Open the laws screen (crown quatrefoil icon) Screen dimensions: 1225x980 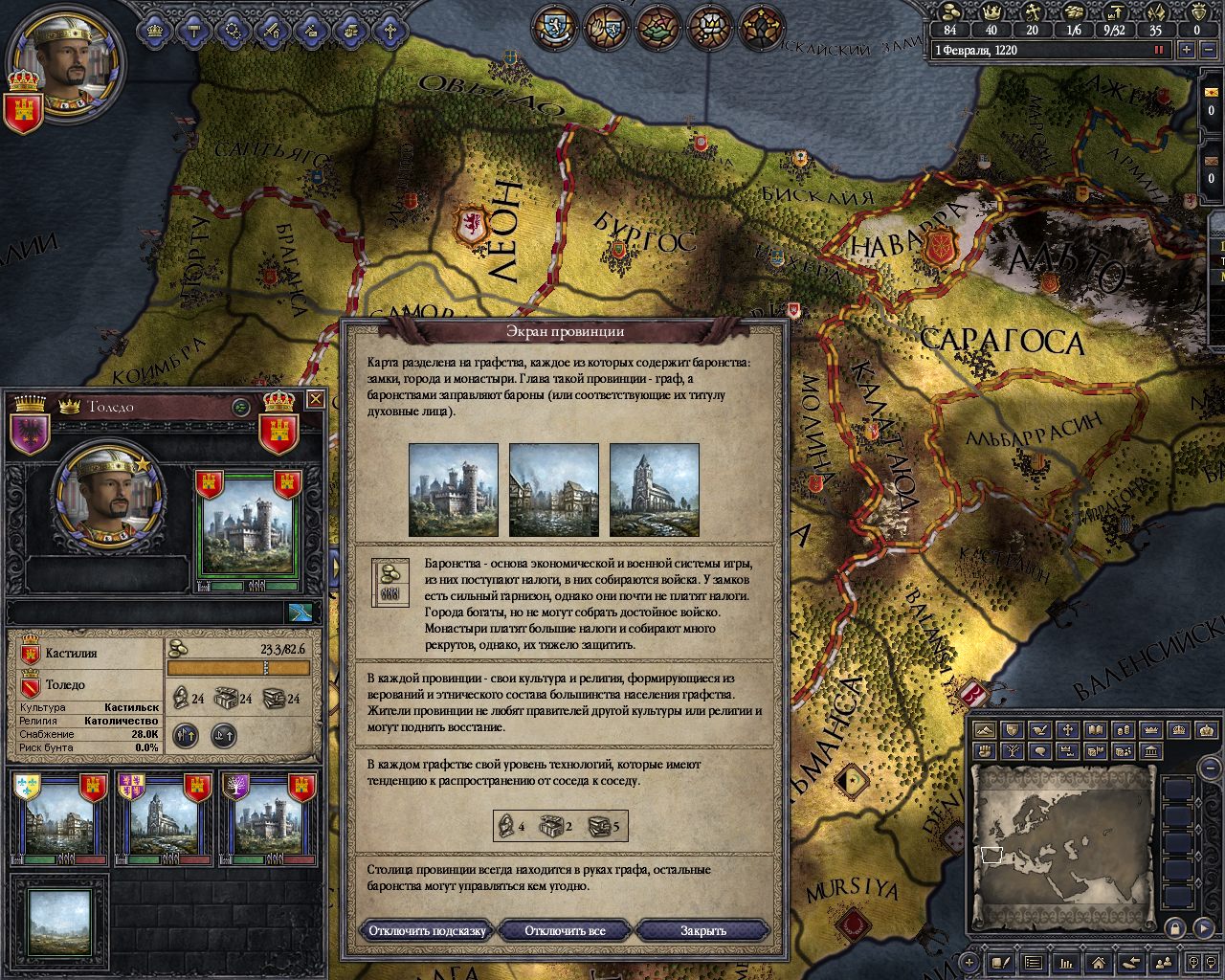coord(153,32)
